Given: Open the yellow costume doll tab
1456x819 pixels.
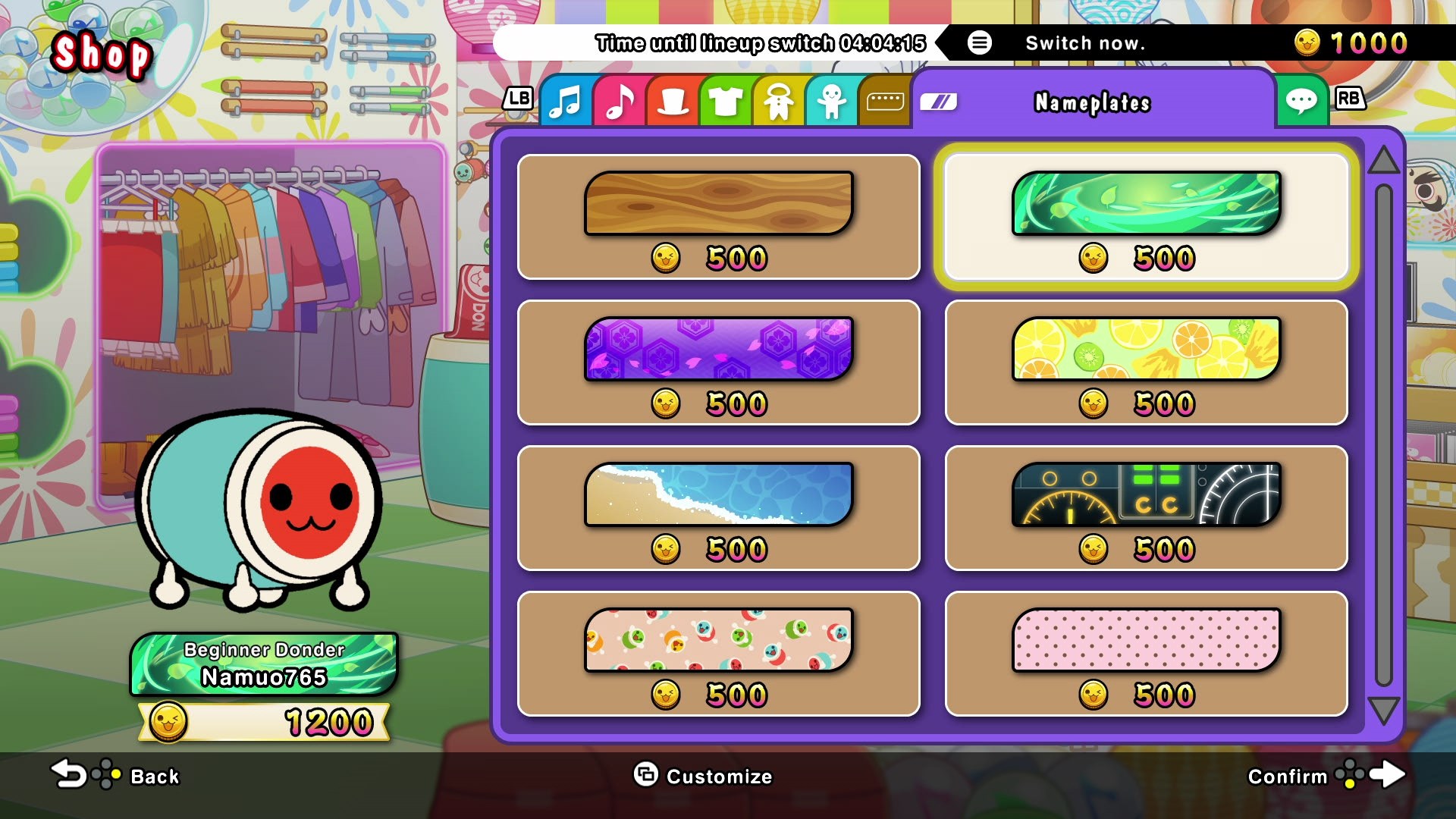Looking at the screenshot, I should click(x=777, y=101).
